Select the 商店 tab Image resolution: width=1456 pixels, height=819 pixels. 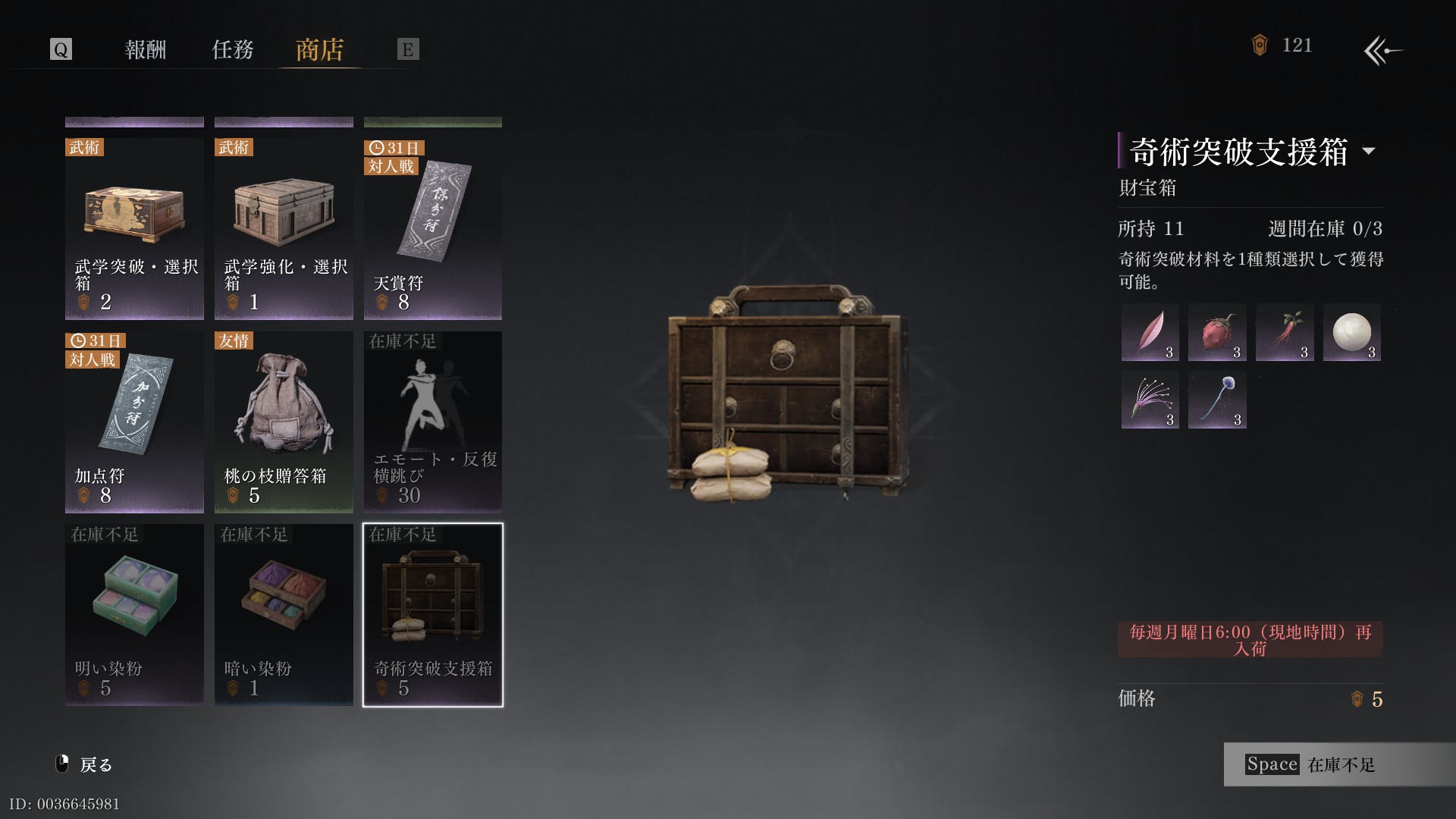[x=319, y=49]
